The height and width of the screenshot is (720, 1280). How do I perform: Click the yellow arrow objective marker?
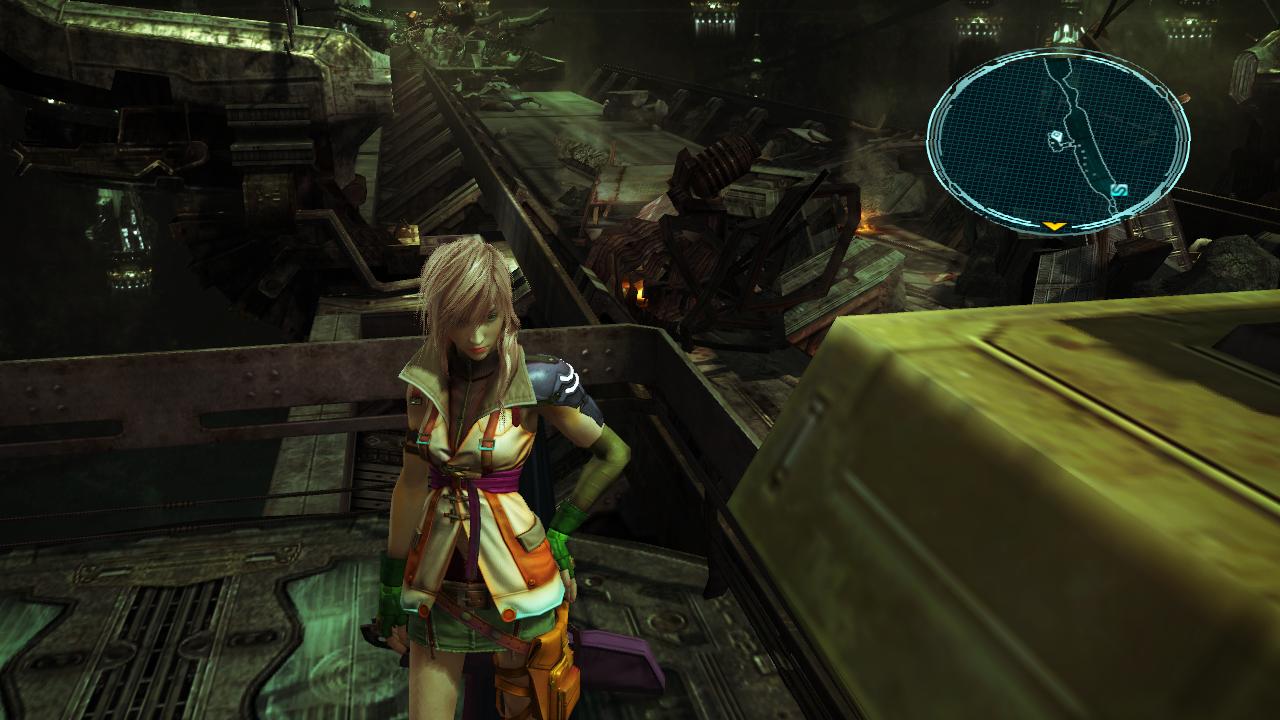pyautogui.click(x=1053, y=226)
